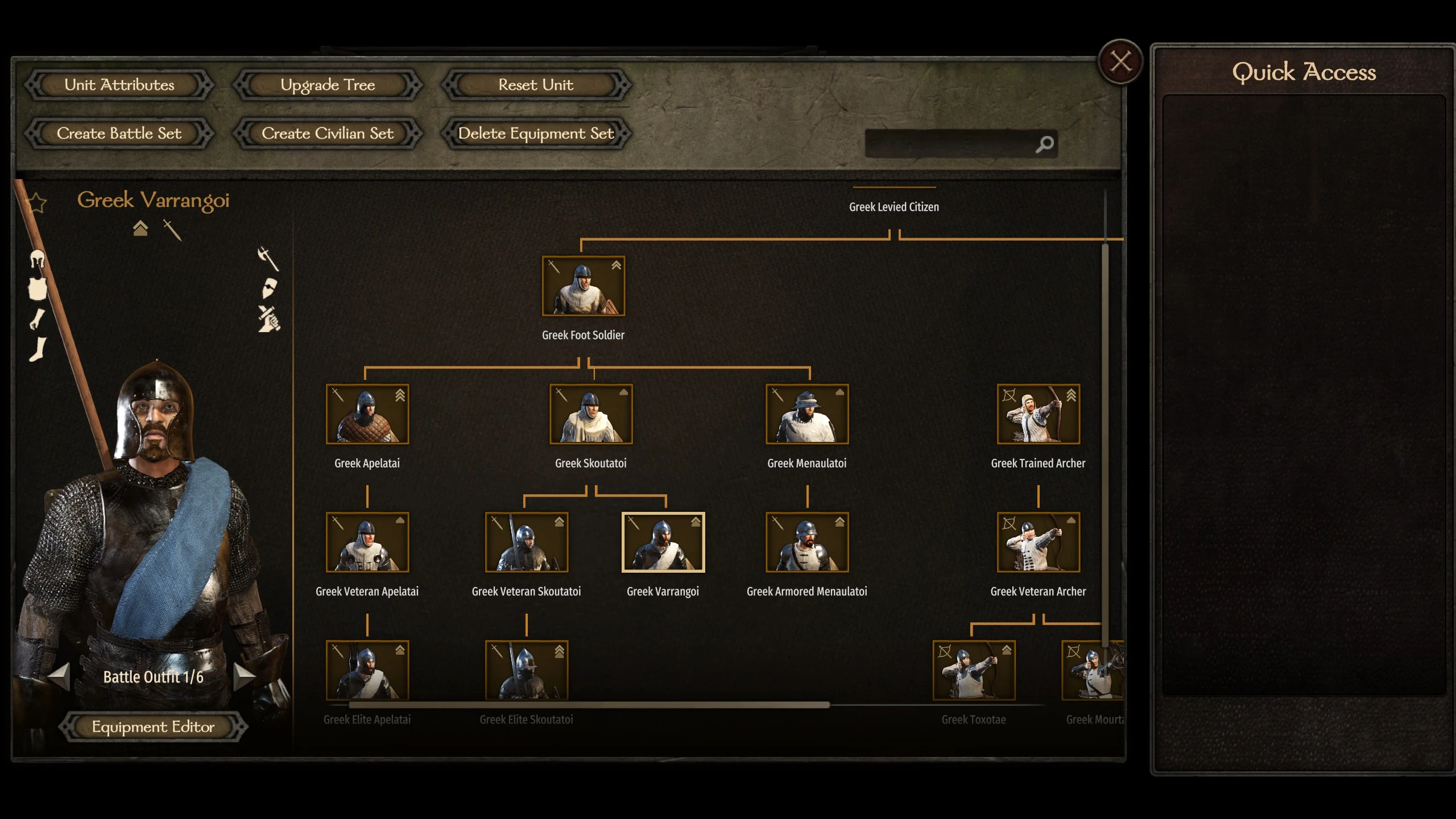Image resolution: width=1456 pixels, height=819 pixels.
Task: Select the Greek Trained Archer portrait
Action: pos(1038,414)
